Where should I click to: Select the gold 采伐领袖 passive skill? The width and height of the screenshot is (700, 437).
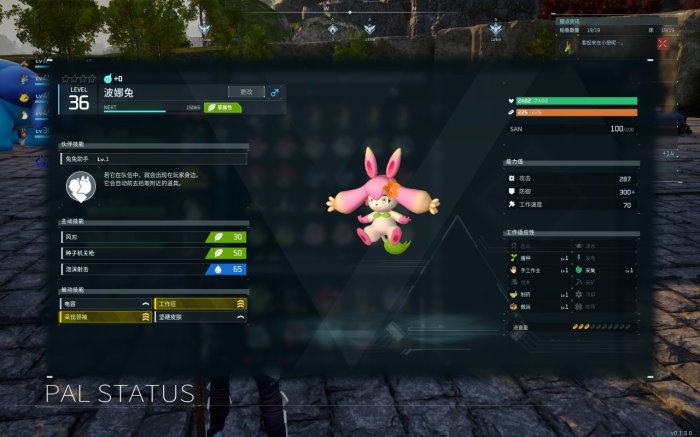(x=106, y=317)
